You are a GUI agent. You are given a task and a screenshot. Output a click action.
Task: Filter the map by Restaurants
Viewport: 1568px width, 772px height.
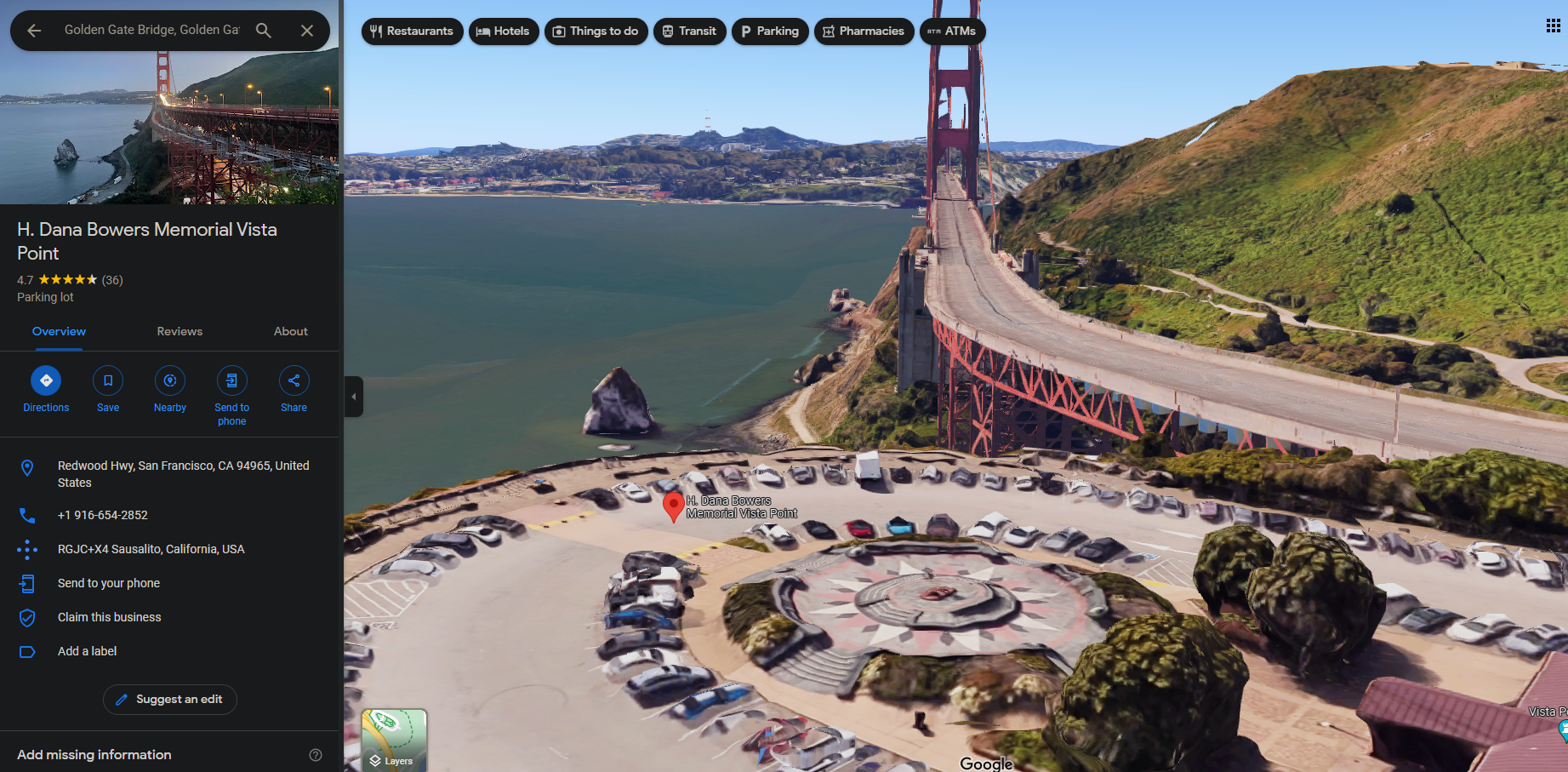pos(412,31)
